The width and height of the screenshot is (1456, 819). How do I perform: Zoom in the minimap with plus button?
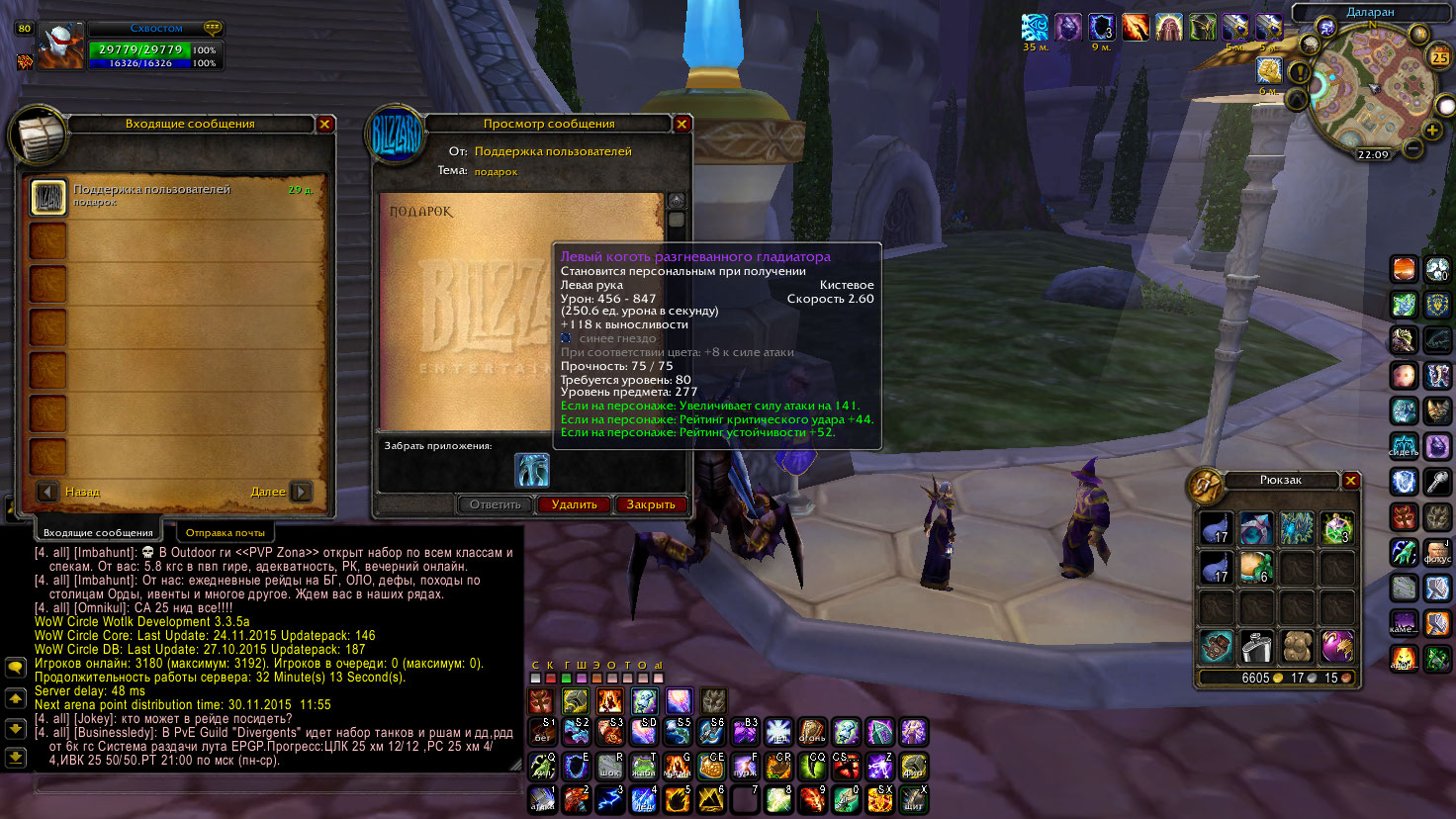[1432, 130]
